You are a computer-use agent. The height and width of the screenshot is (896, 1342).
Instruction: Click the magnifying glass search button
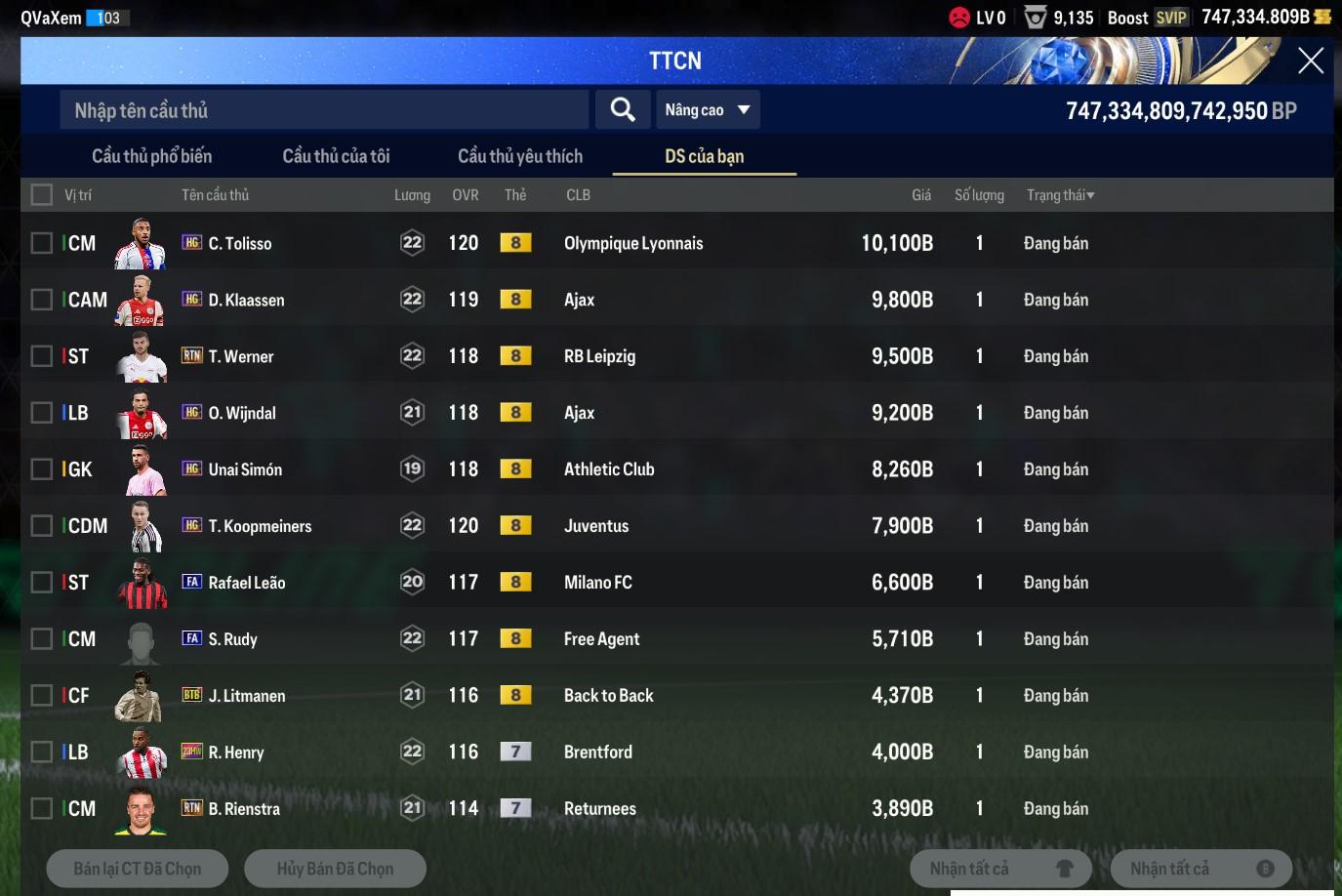pos(623,109)
